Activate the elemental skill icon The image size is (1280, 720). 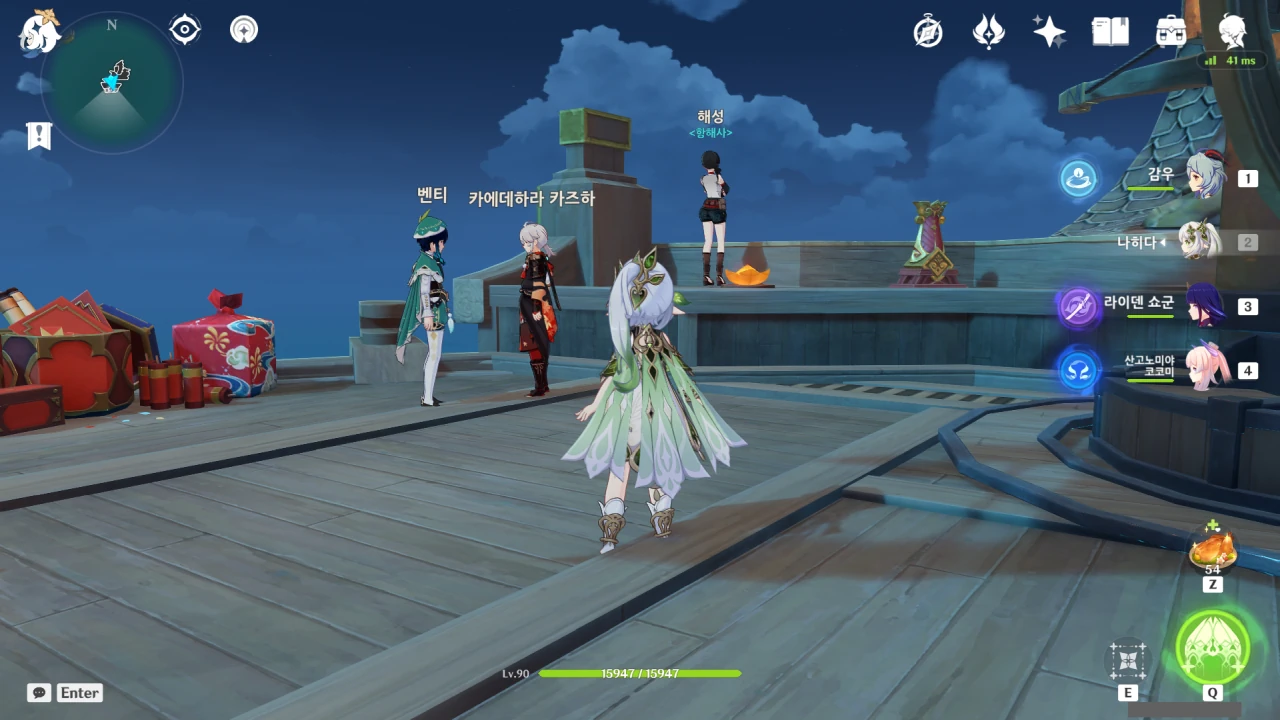click(x=1127, y=660)
